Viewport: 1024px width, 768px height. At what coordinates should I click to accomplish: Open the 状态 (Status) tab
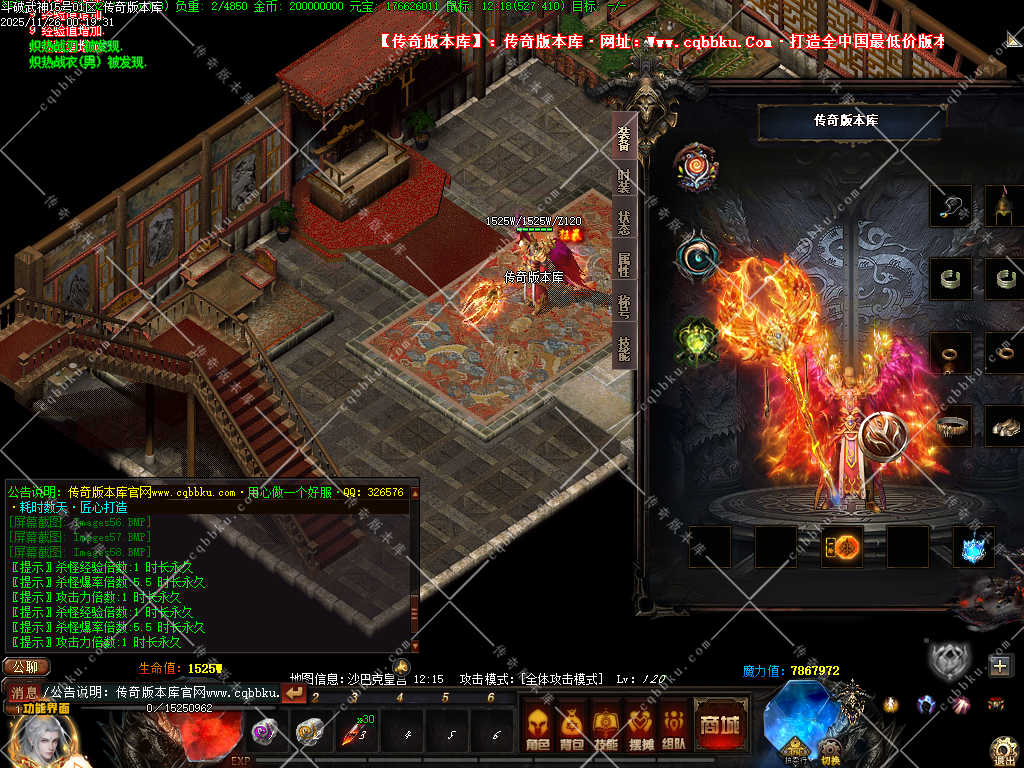[624, 222]
